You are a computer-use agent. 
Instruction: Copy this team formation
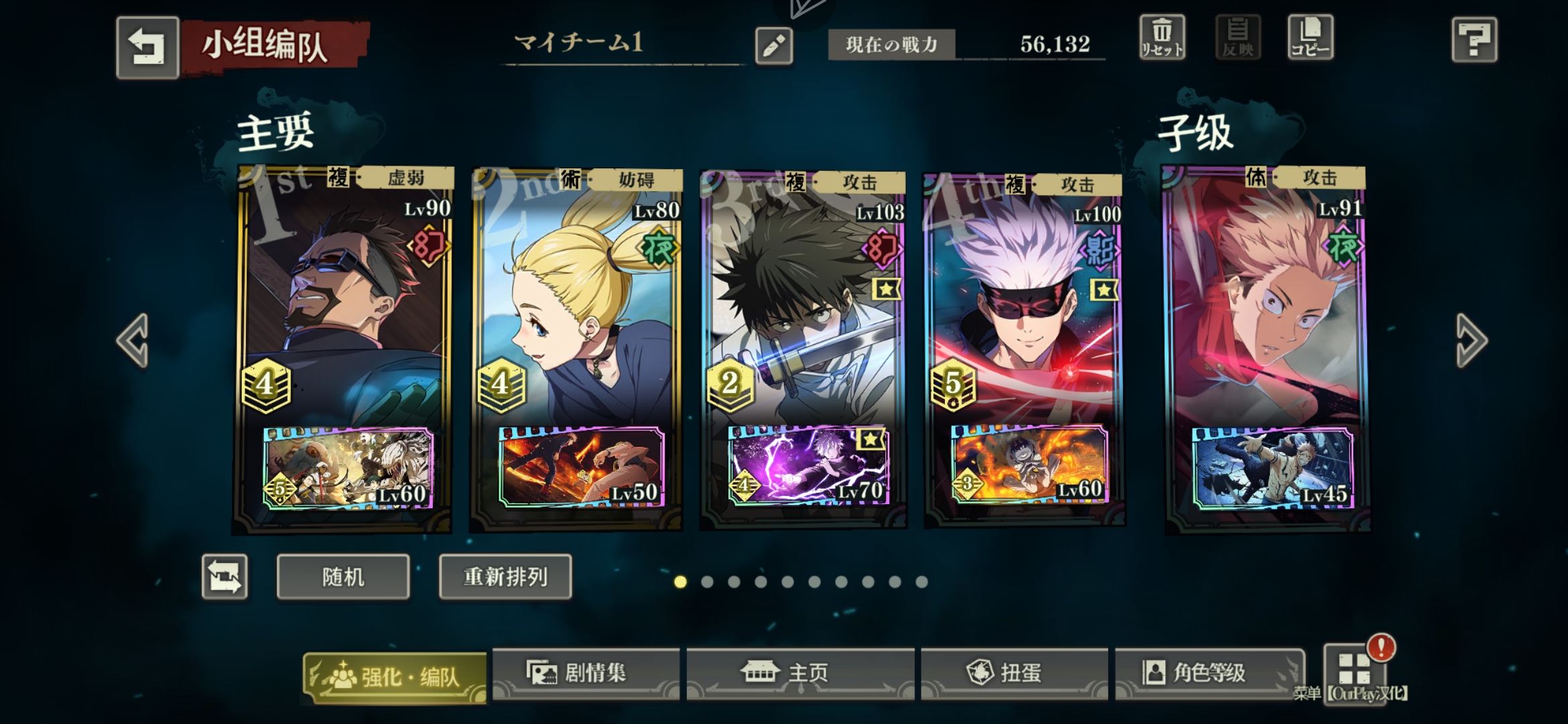(x=1310, y=38)
